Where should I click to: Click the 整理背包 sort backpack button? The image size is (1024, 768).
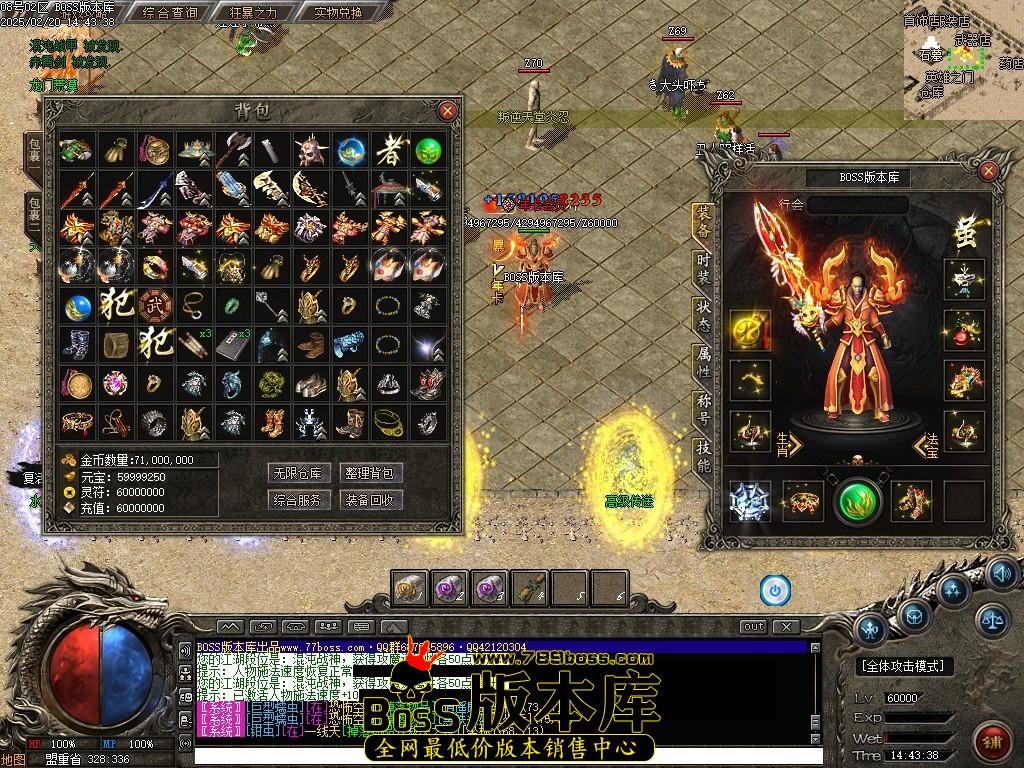(x=371, y=473)
